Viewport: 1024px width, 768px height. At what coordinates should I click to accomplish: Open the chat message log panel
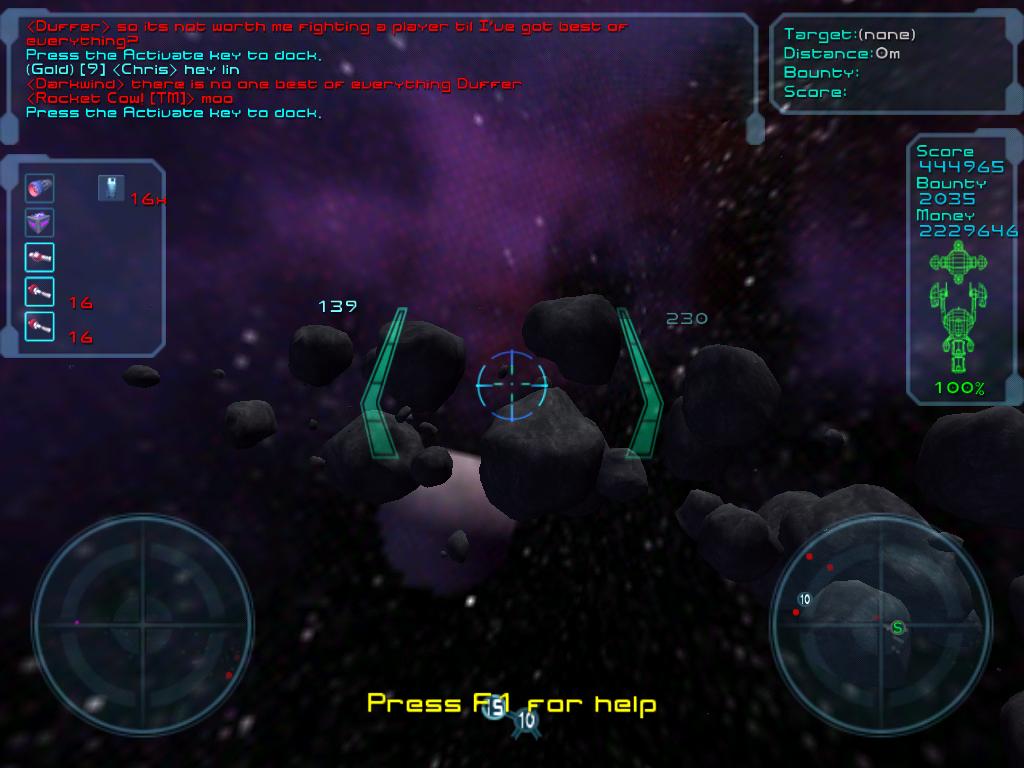click(380, 70)
